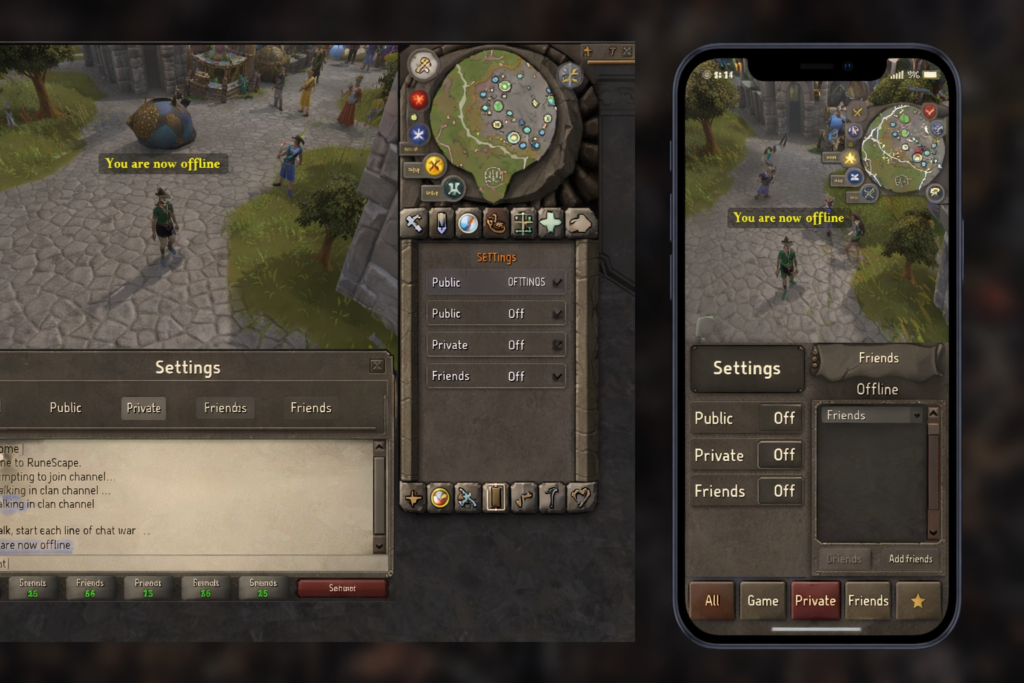Click the compass globe icon above settings panel
This screenshot has width=1024, height=683.
(x=468, y=223)
